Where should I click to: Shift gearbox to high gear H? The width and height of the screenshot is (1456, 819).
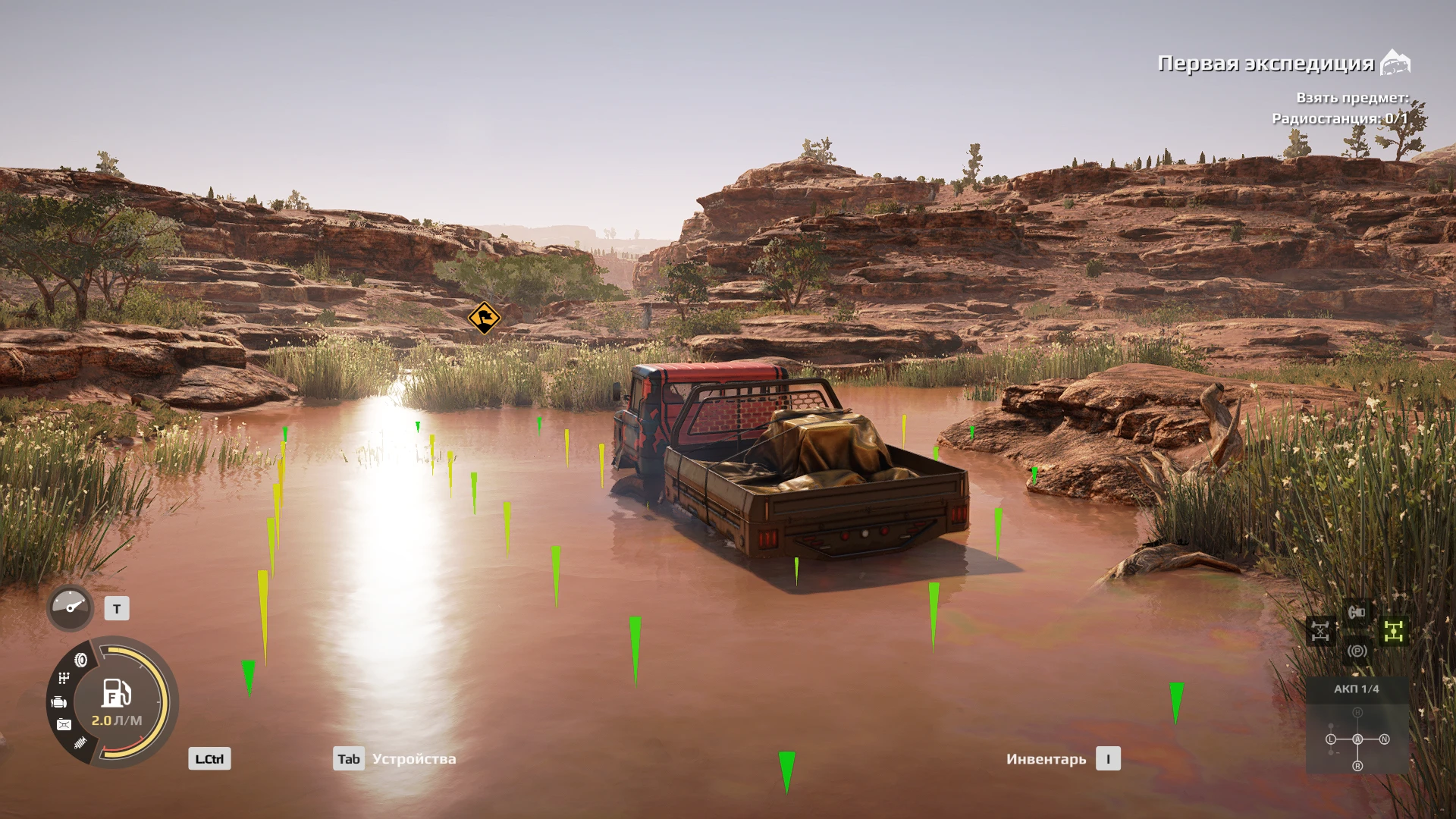coord(1357,713)
